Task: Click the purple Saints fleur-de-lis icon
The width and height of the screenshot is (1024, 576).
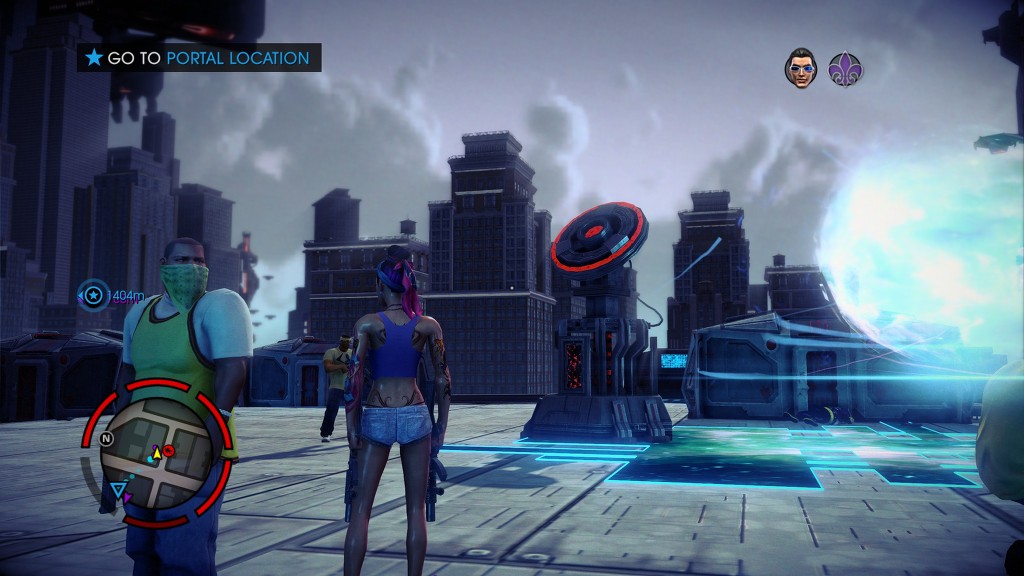Action: click(846, 68)
